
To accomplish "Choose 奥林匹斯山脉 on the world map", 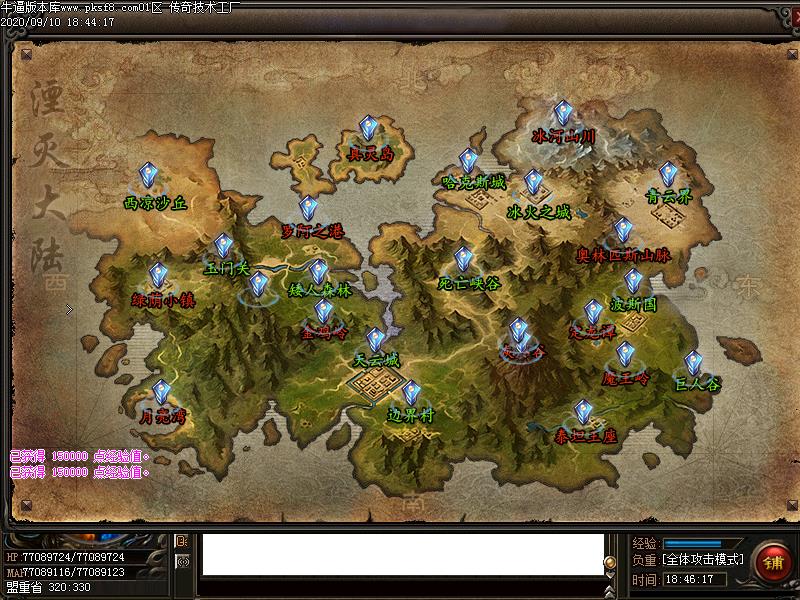I will [623, 232].
